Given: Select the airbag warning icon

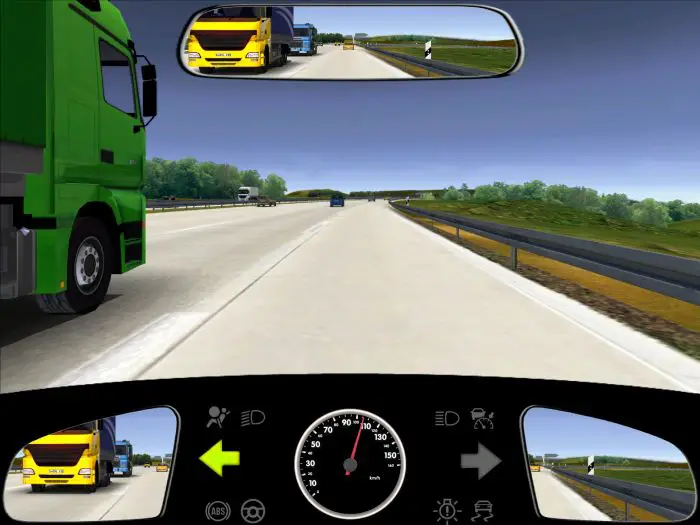Looking at the screenshot, I should (216, 418).
